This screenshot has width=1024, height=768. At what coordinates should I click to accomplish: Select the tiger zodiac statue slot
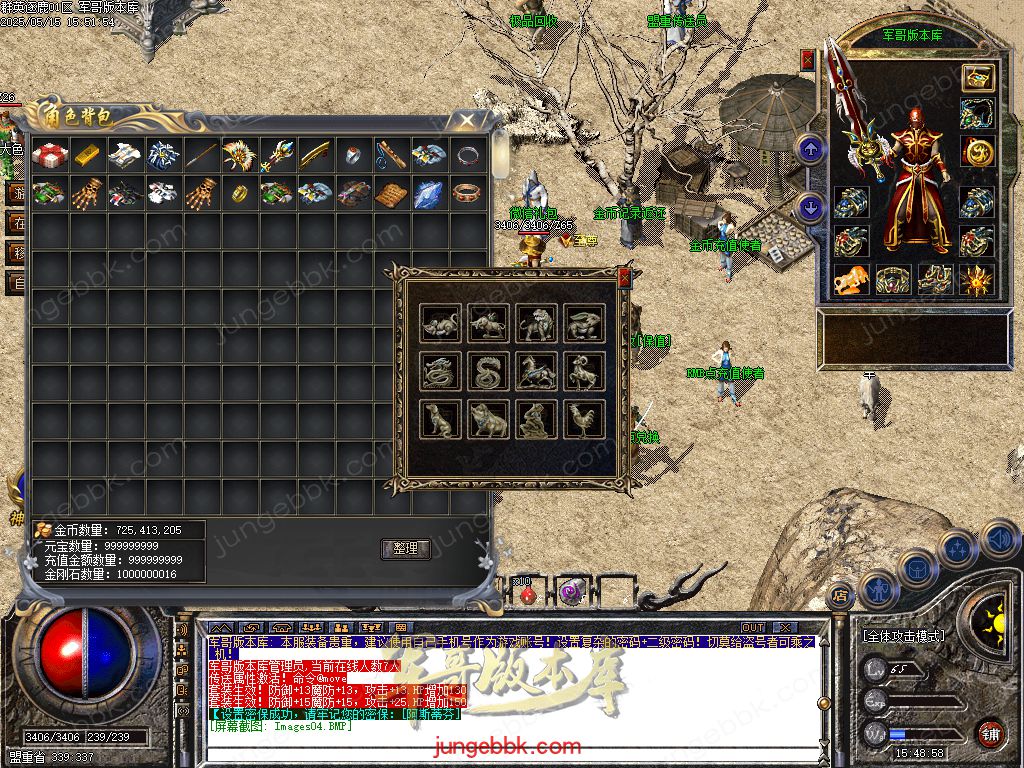pos(537,322)
